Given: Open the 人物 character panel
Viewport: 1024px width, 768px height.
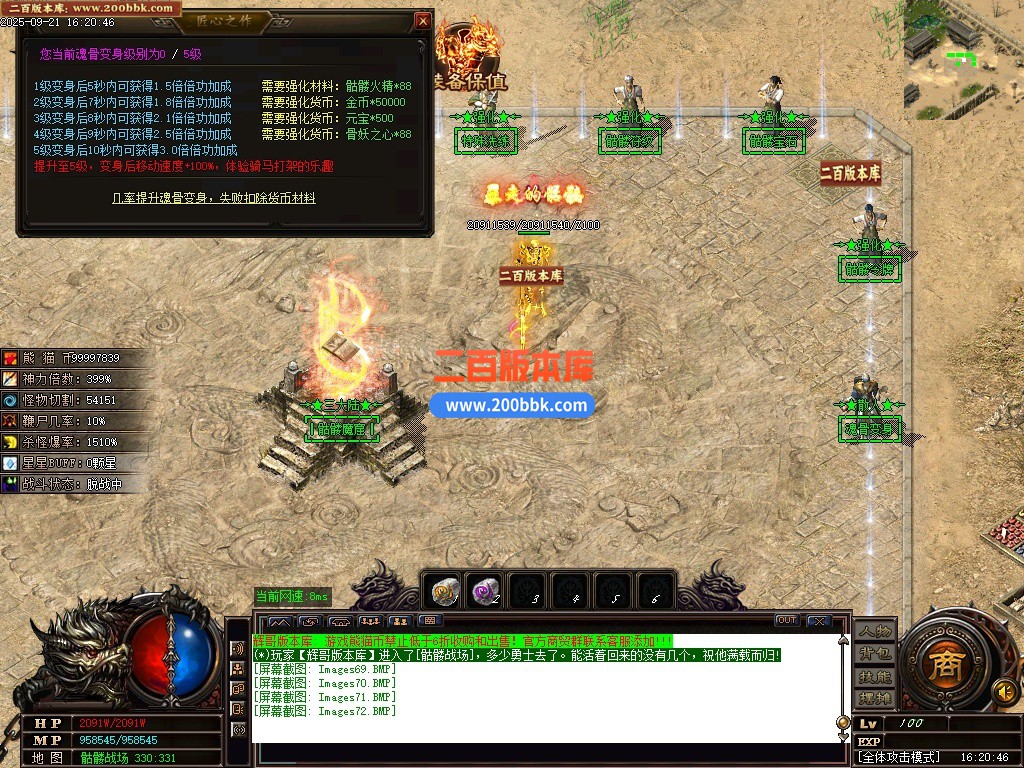Looking at the screenshot, I should pos(875,631).
